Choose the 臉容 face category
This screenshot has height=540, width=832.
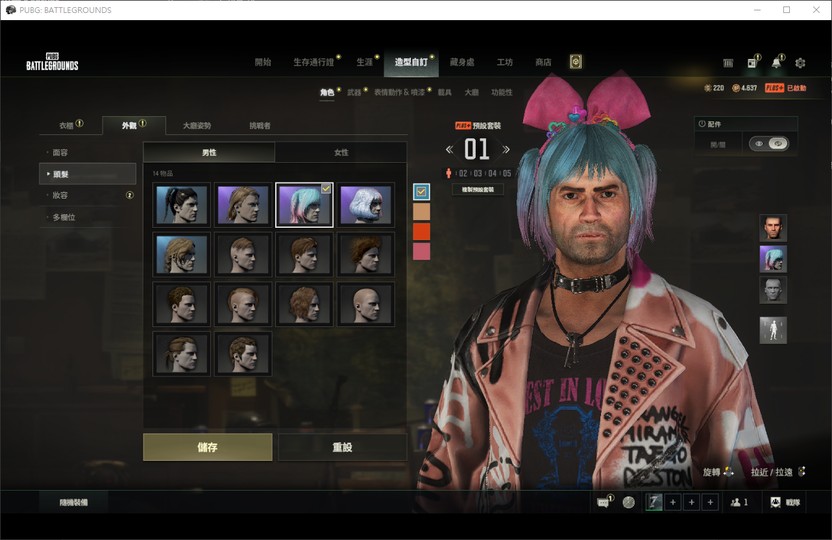61,152
